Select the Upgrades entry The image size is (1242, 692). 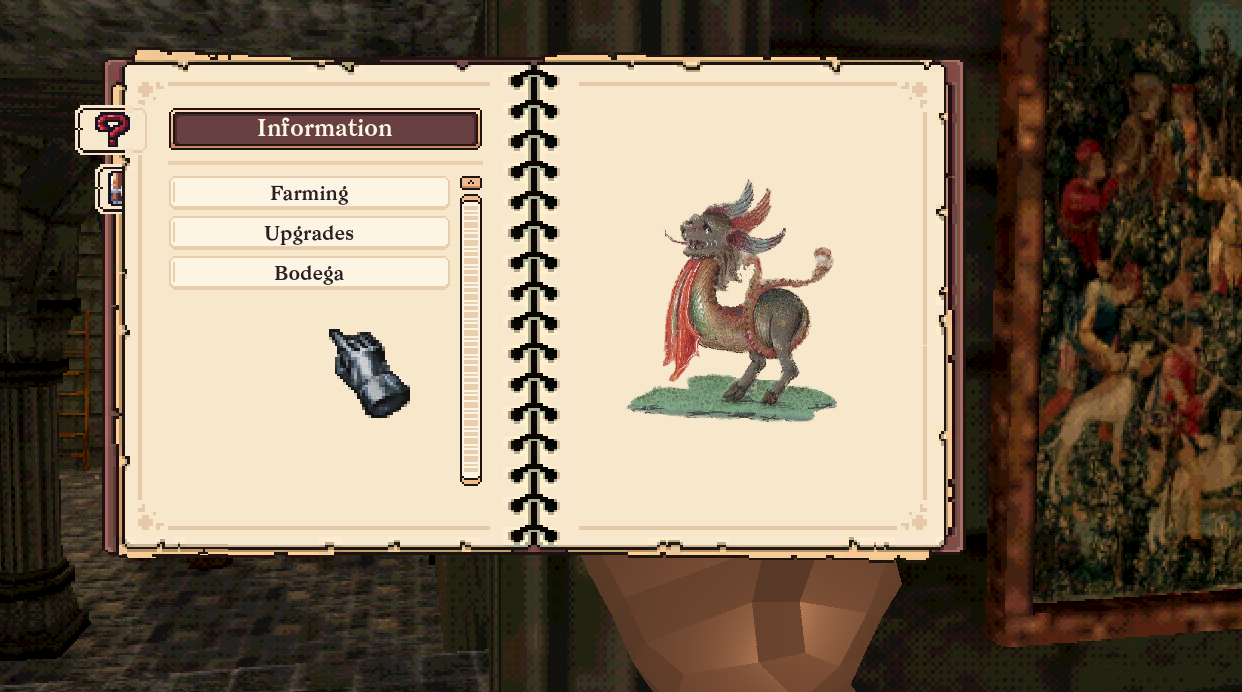click(x=309, y=233)
